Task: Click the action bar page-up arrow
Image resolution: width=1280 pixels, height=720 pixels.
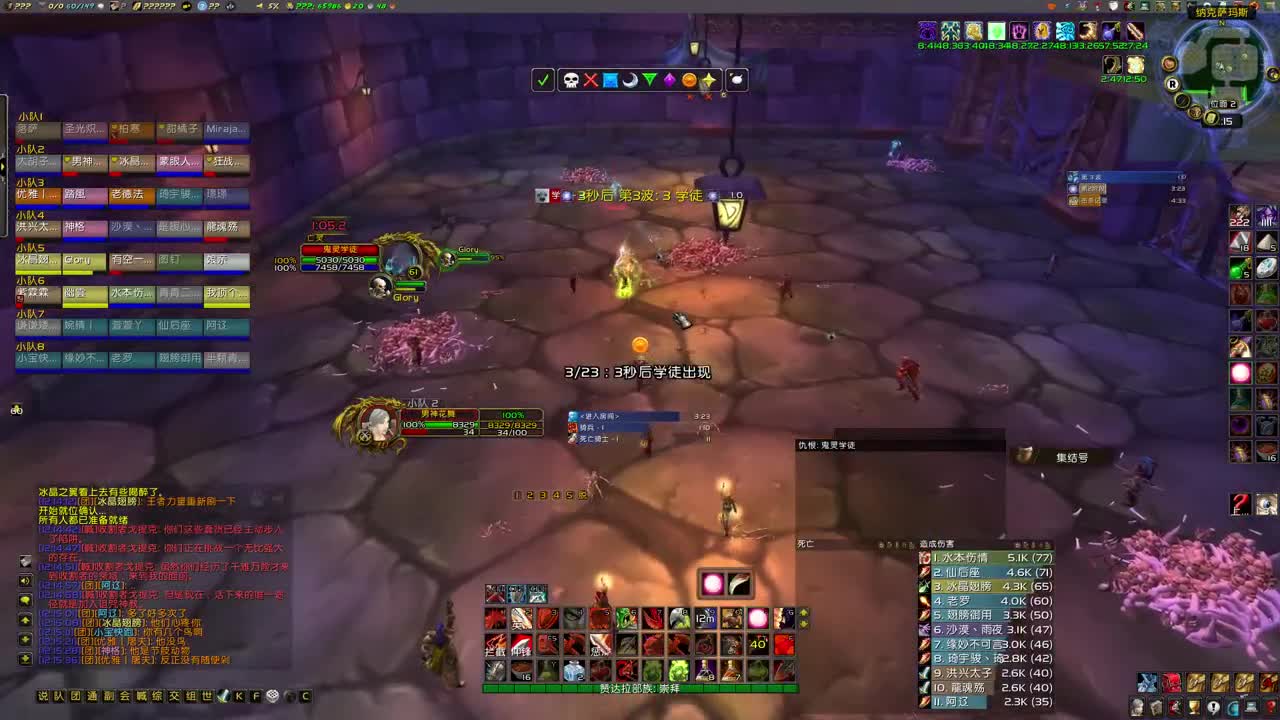Action: (x=803, y=613)
